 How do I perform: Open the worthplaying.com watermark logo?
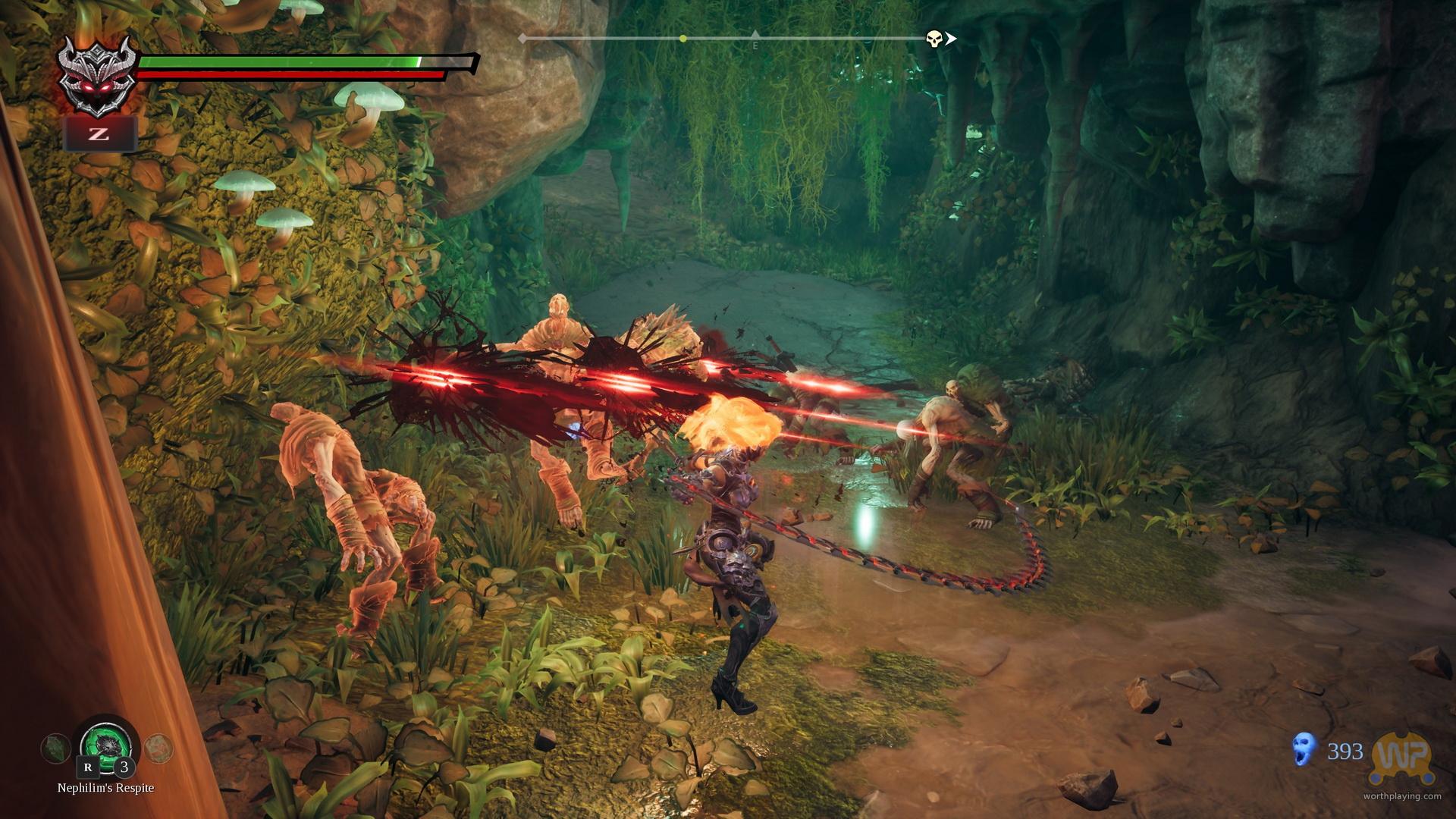(x=1404, y=758)
